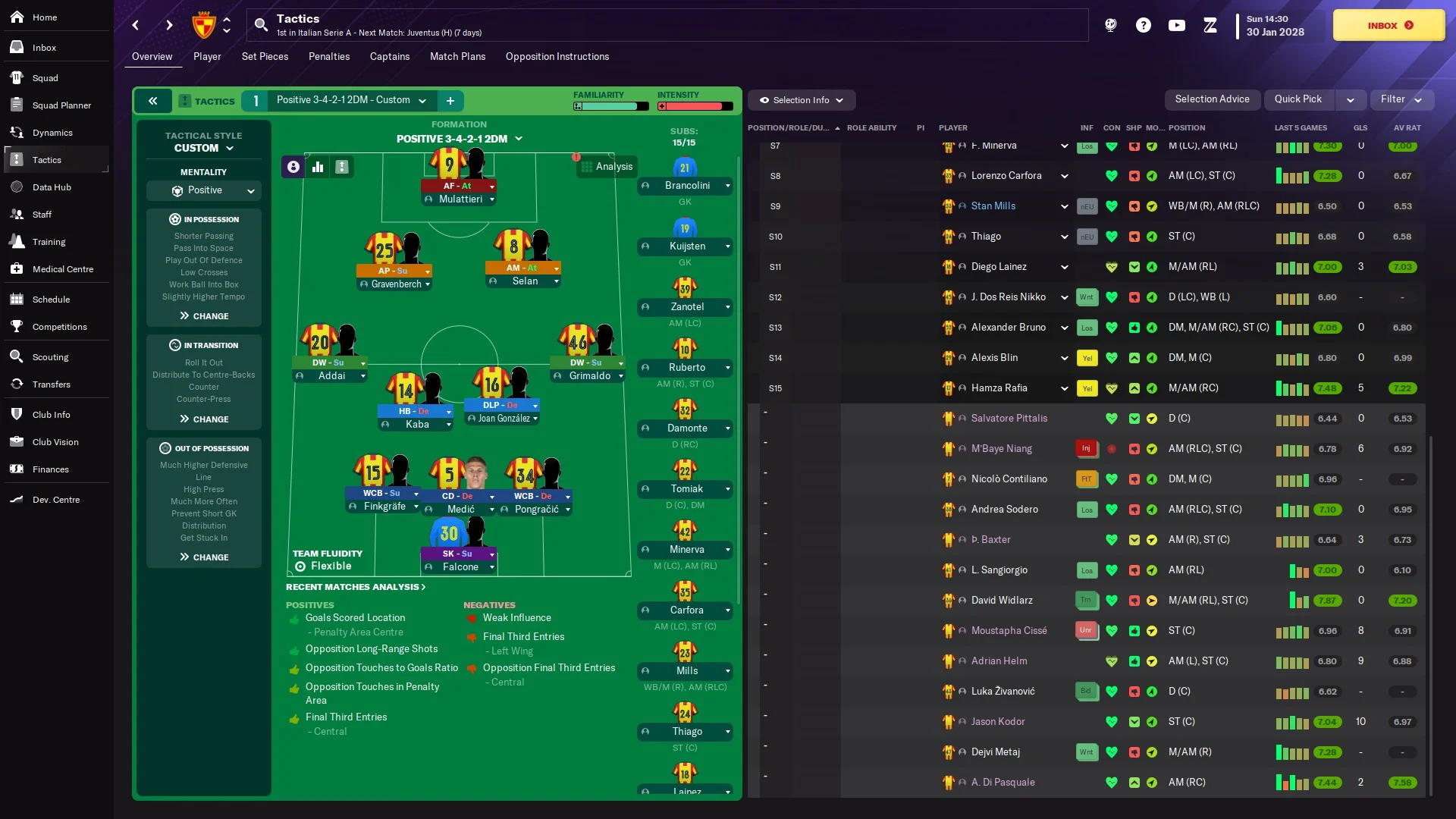Change the In Possession instructions
Screen dimensions: 1456x819
(x=204, y=316)
